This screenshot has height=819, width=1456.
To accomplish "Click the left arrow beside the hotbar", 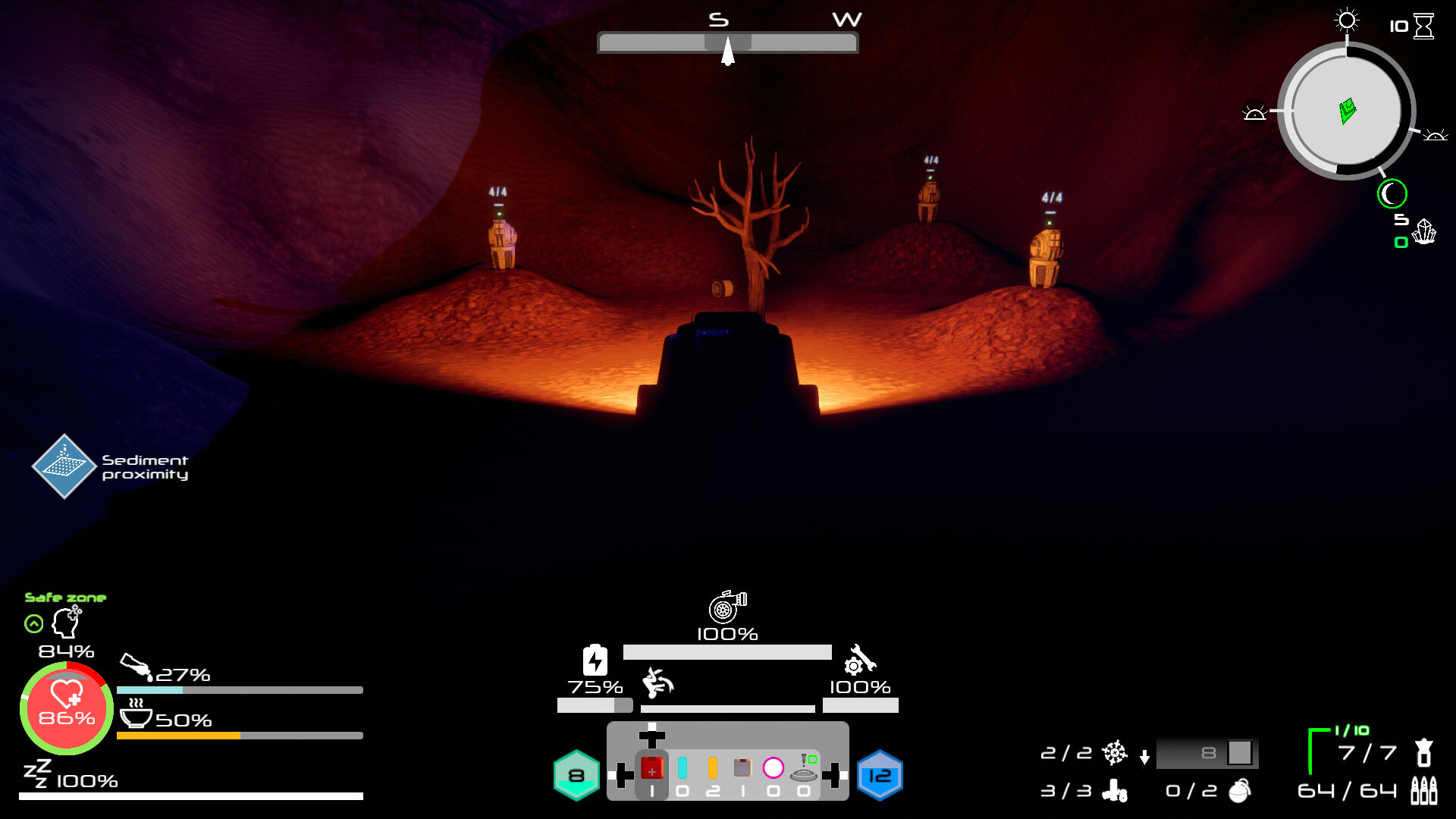I will click(623, 772).
